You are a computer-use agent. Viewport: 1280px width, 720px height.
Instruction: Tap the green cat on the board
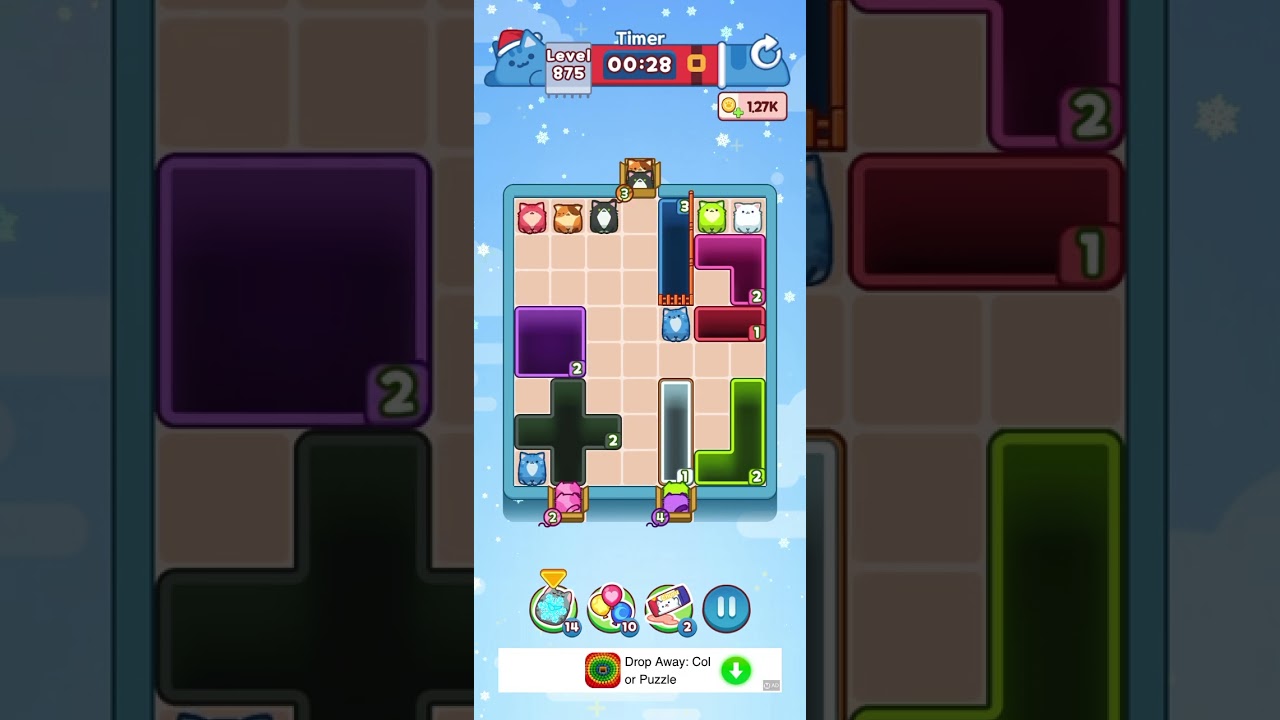[x=709, y=214]
